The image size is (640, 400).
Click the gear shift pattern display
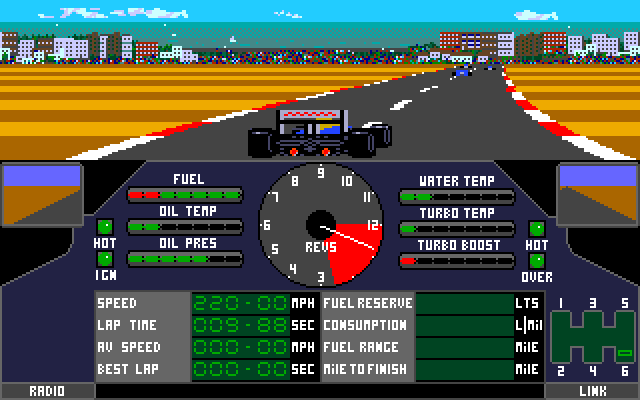point(594,337)
